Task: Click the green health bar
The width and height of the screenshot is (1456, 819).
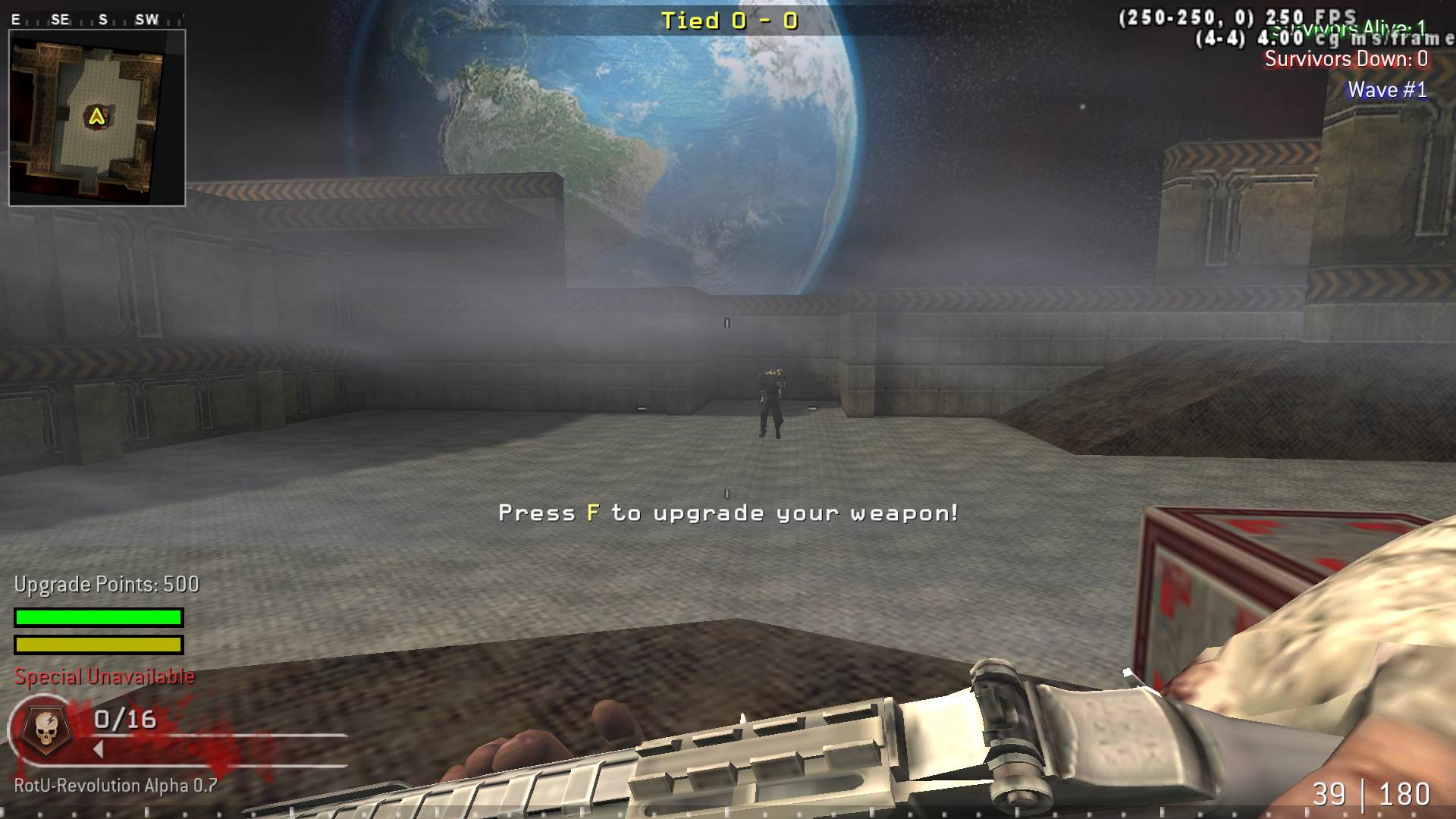Action: [97, 617]
